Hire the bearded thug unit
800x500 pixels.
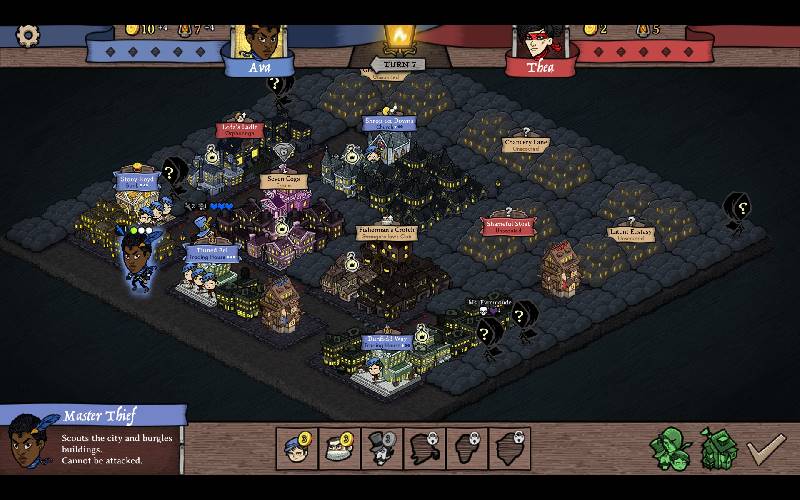341,448
